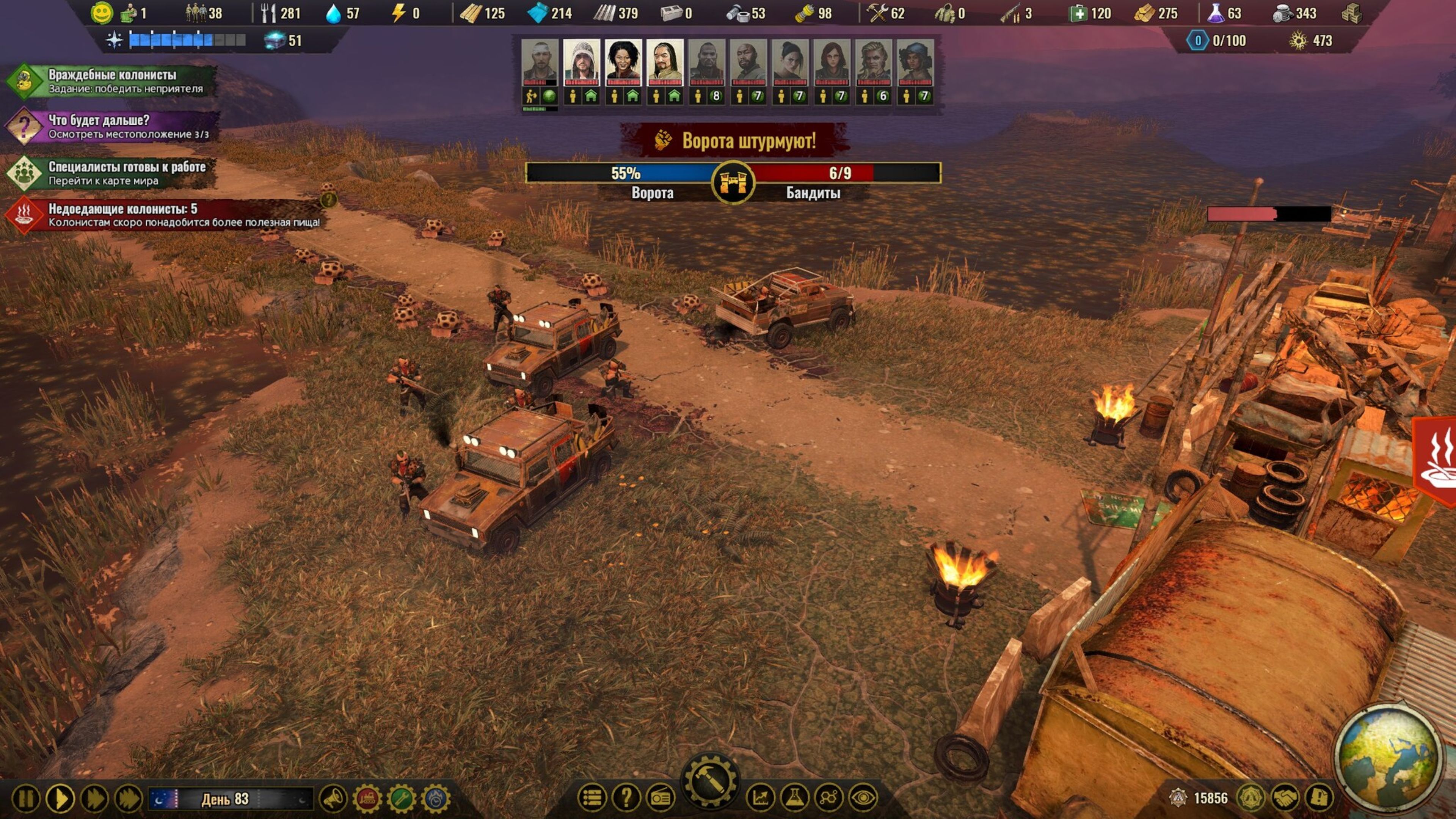Viewport: 1456px width, 819px height.
Task: Click the megaphone announcement icon
Action: coord(333,799)
